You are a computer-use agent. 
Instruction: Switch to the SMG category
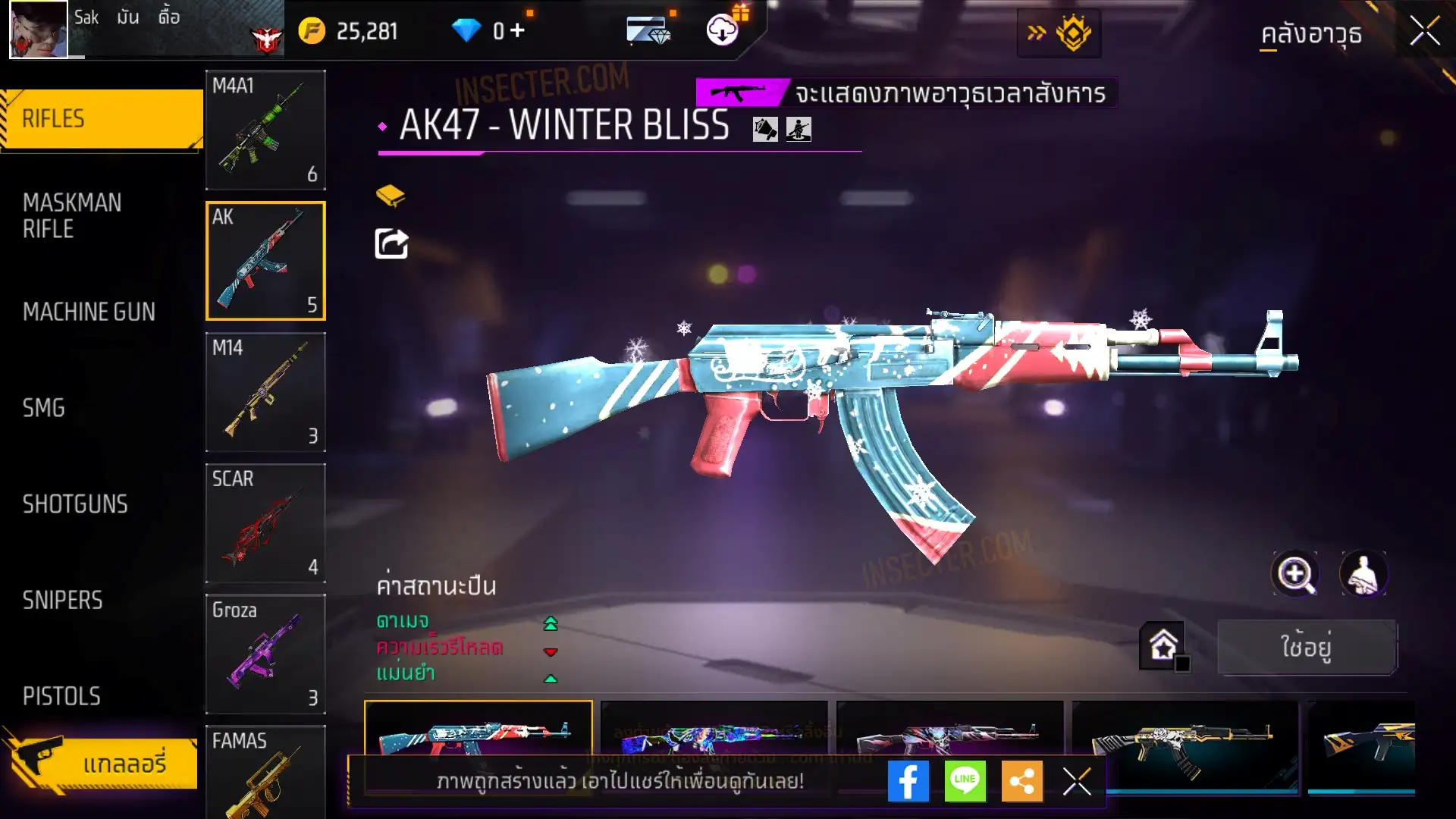click(x=44, y=408)
